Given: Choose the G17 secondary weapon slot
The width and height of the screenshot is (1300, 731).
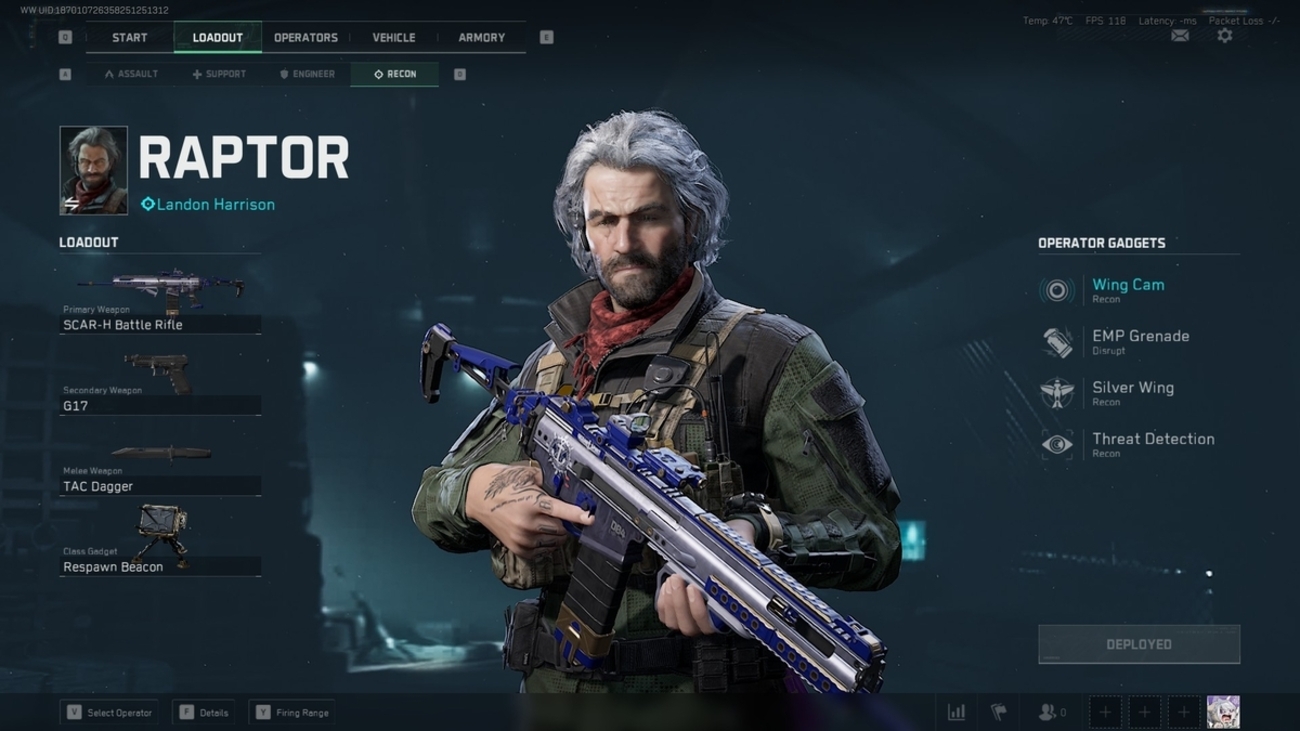Looking at the screenshot, I should (x=160, y=383).
